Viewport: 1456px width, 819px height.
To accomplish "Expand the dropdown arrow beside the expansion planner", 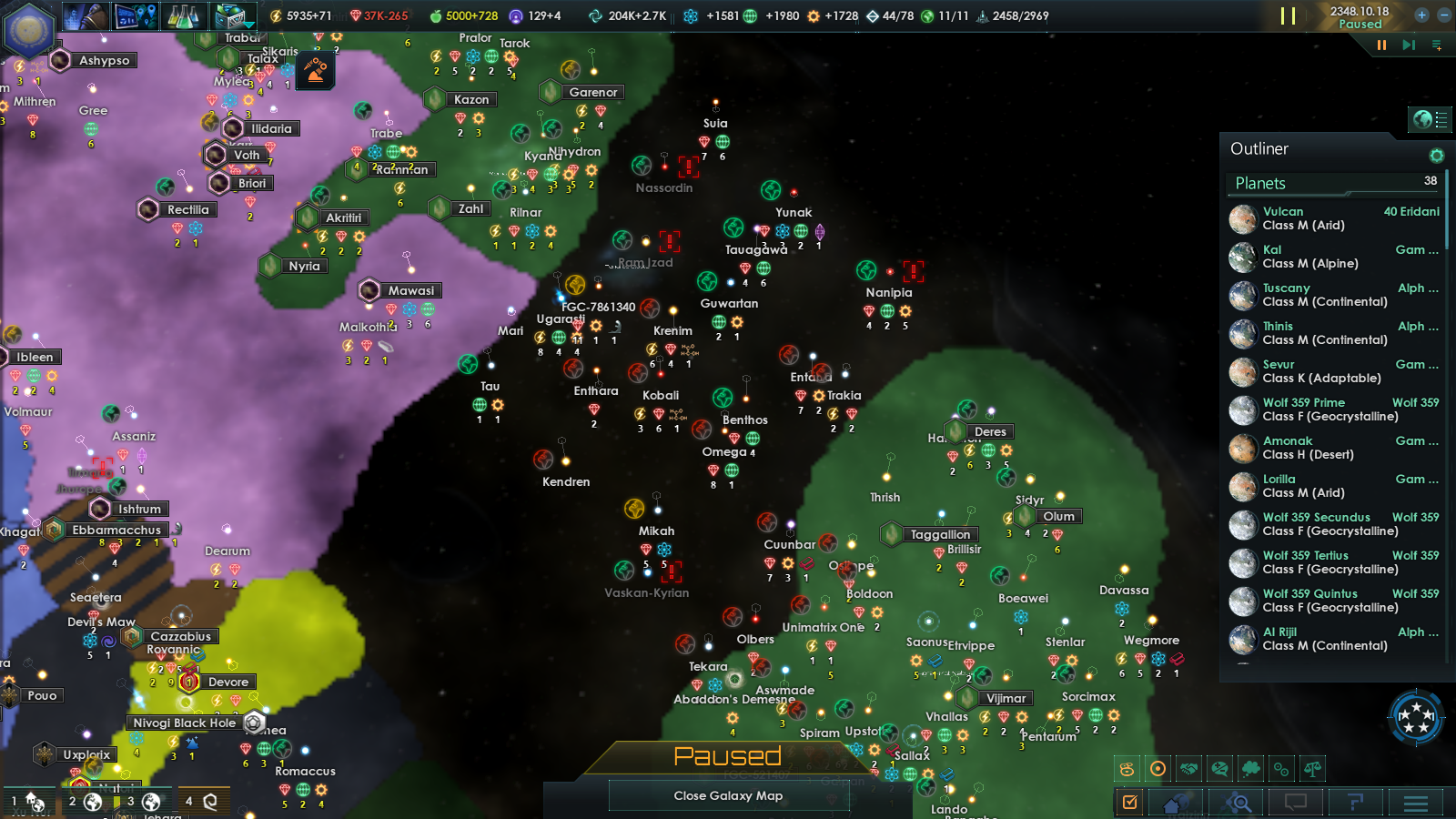I will 251,25.
